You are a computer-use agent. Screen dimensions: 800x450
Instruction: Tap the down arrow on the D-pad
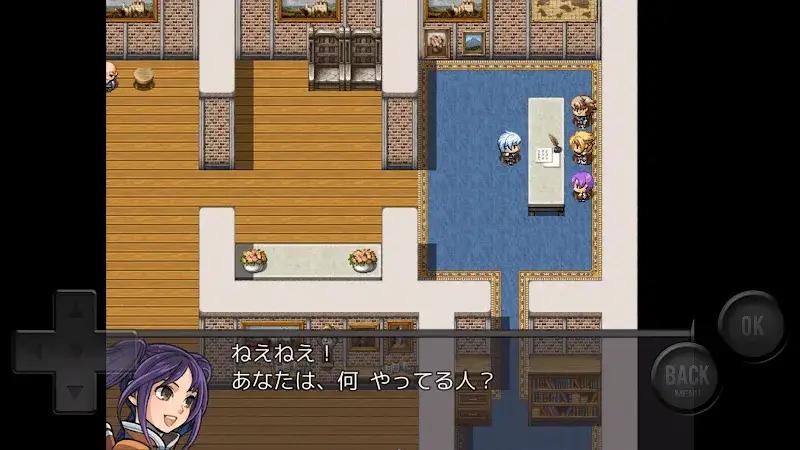tap(74, 392)
